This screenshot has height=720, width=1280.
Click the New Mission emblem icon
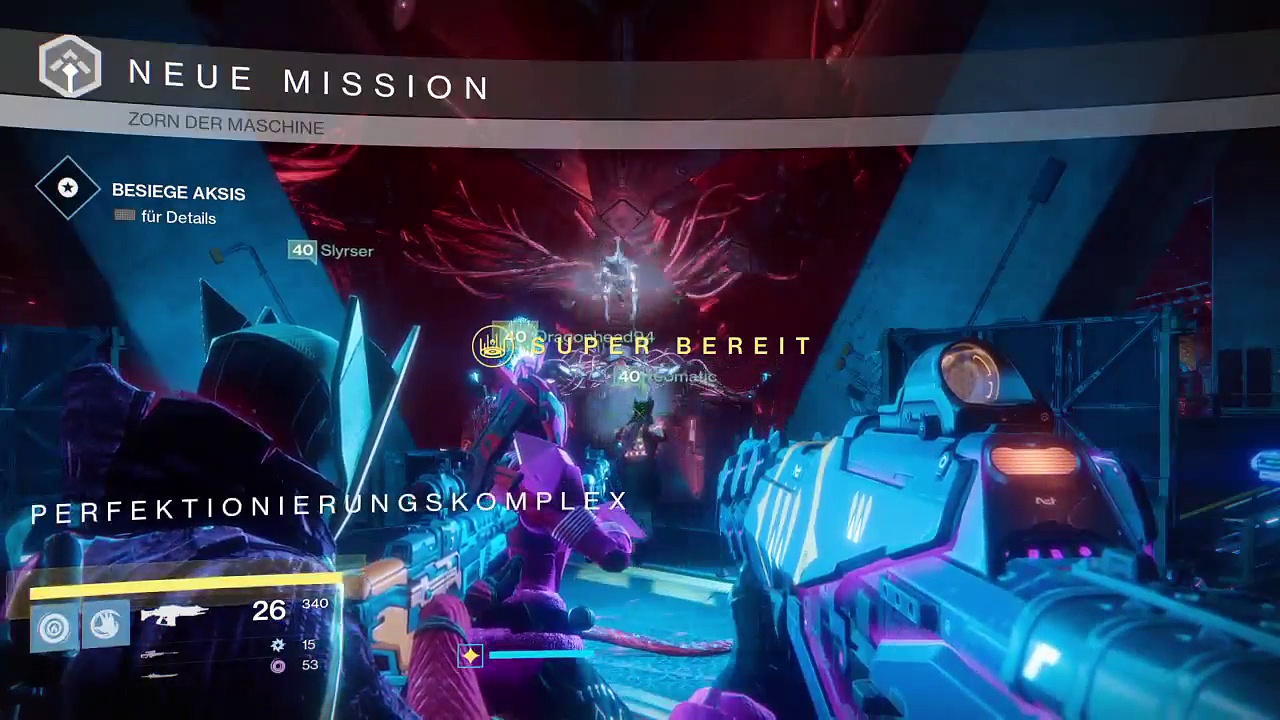coord(70,66)
